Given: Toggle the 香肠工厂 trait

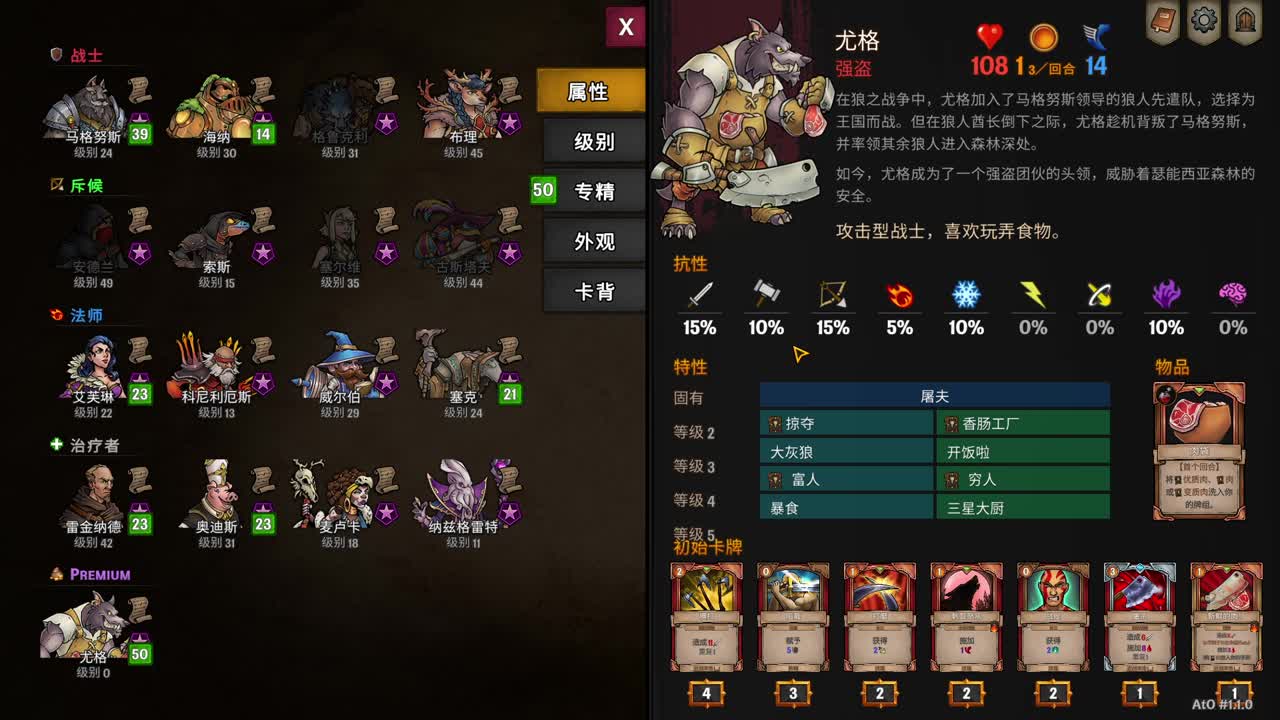Looking at the screenshot, I should pyautogui.click(x=1022, y=423).
